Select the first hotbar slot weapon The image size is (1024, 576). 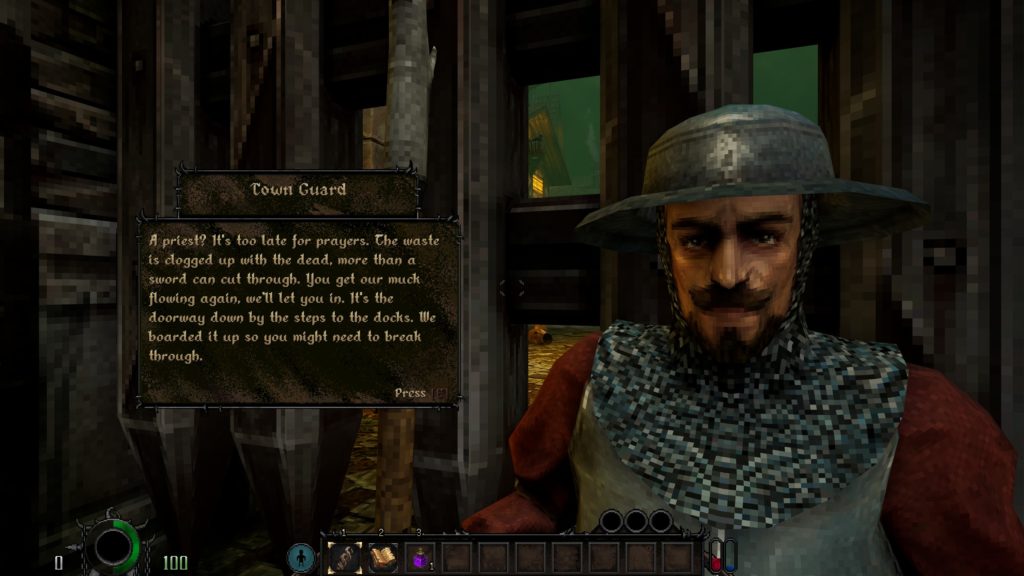[346, 557]
